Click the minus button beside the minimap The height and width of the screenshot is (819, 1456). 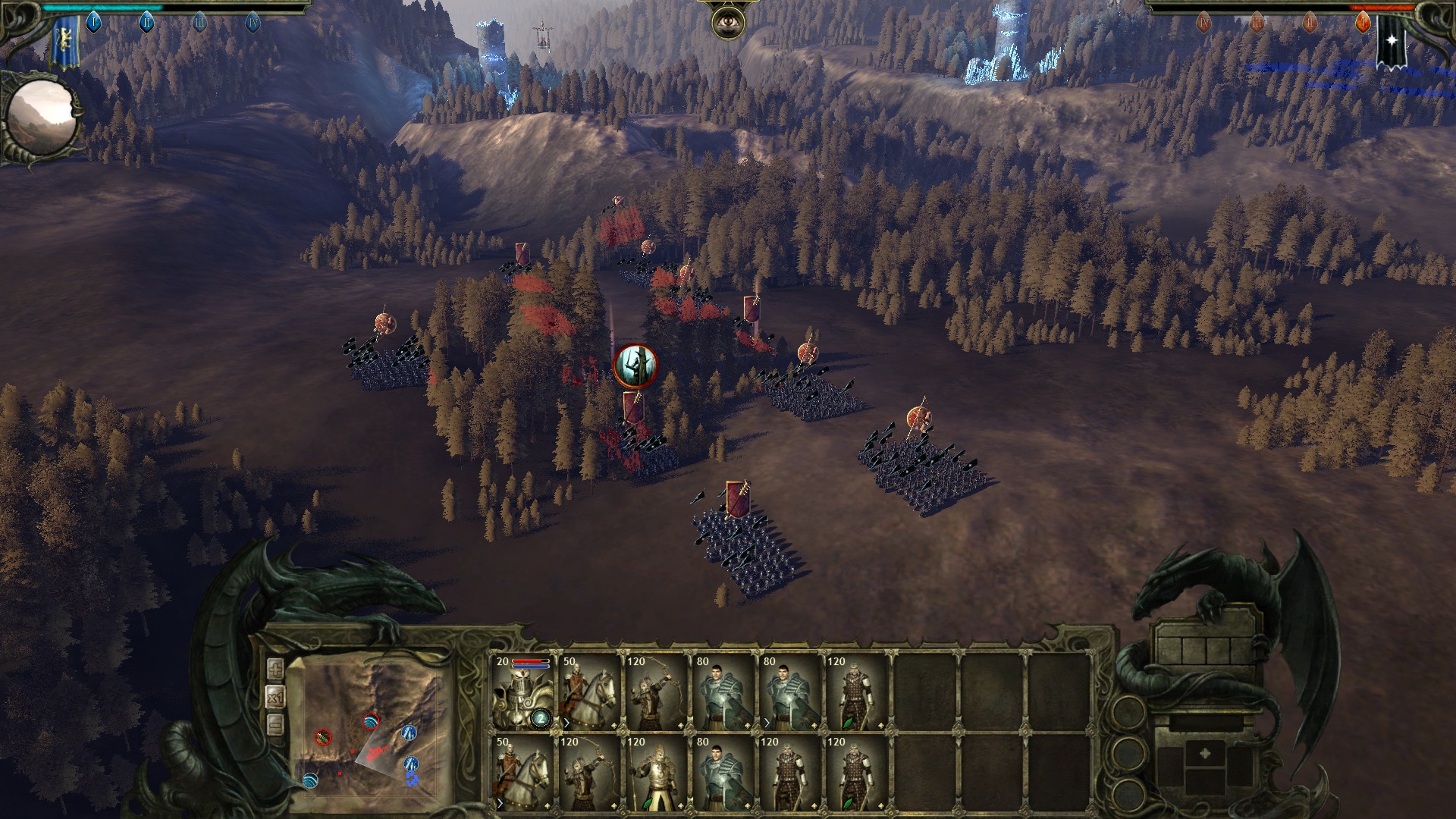click(x=275, y=724)
